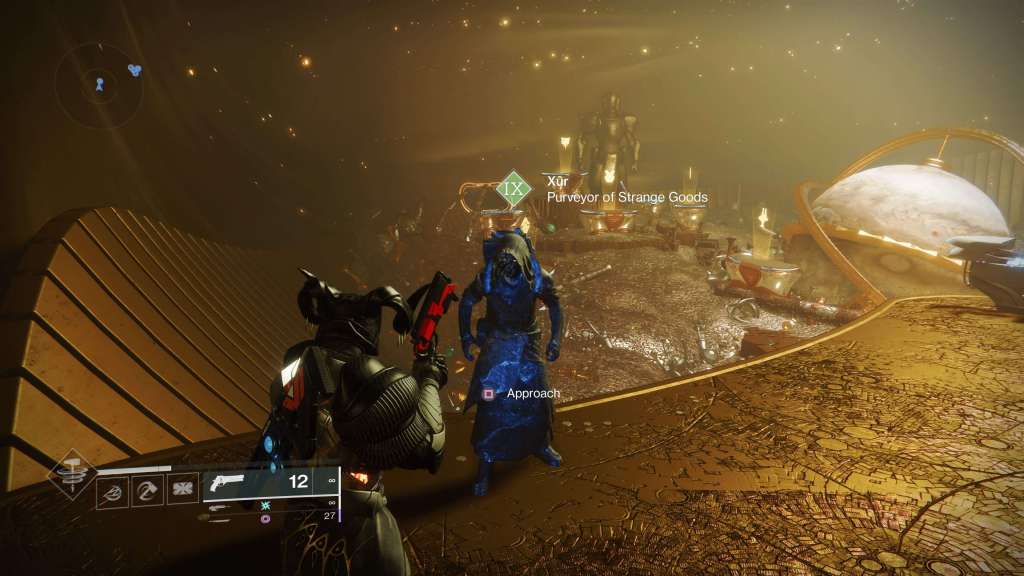The height and width of the screenshot is (576, 1024).
Task: Activate the curved-arrow melee ability icon
Action: (x=147, y=488)
